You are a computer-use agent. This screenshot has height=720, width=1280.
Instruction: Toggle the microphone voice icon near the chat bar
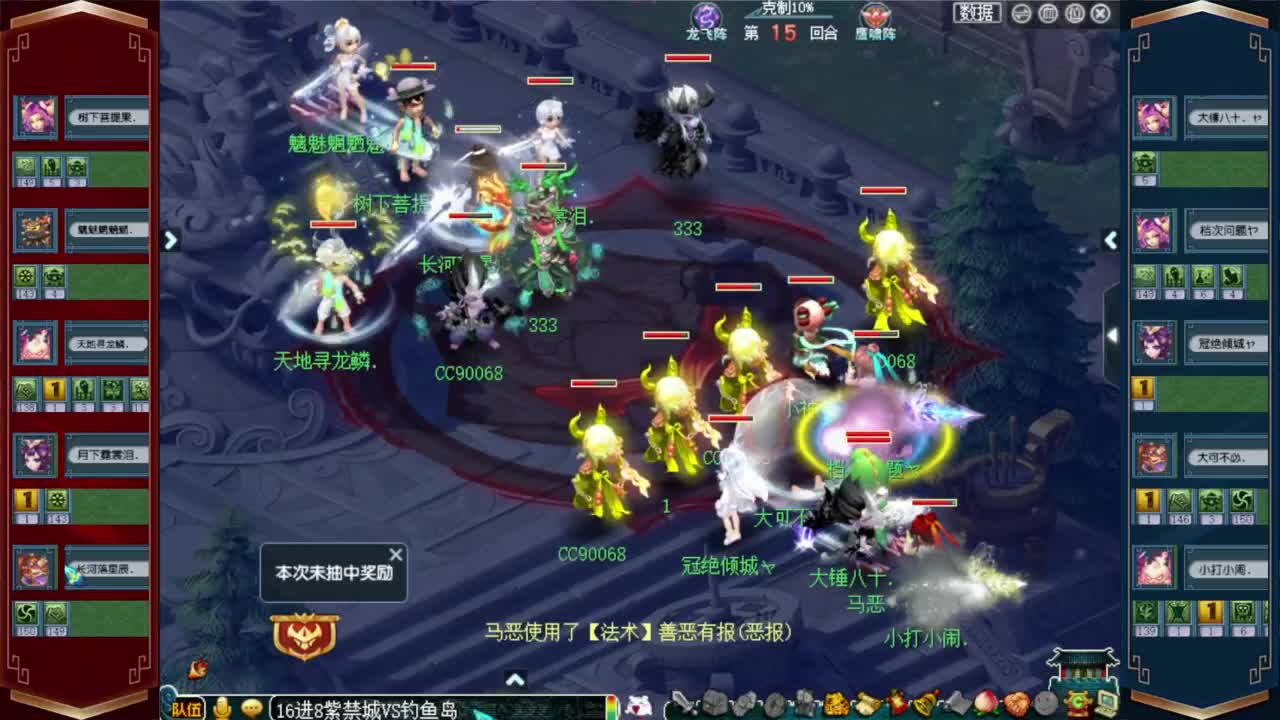[x=222, y=708]
